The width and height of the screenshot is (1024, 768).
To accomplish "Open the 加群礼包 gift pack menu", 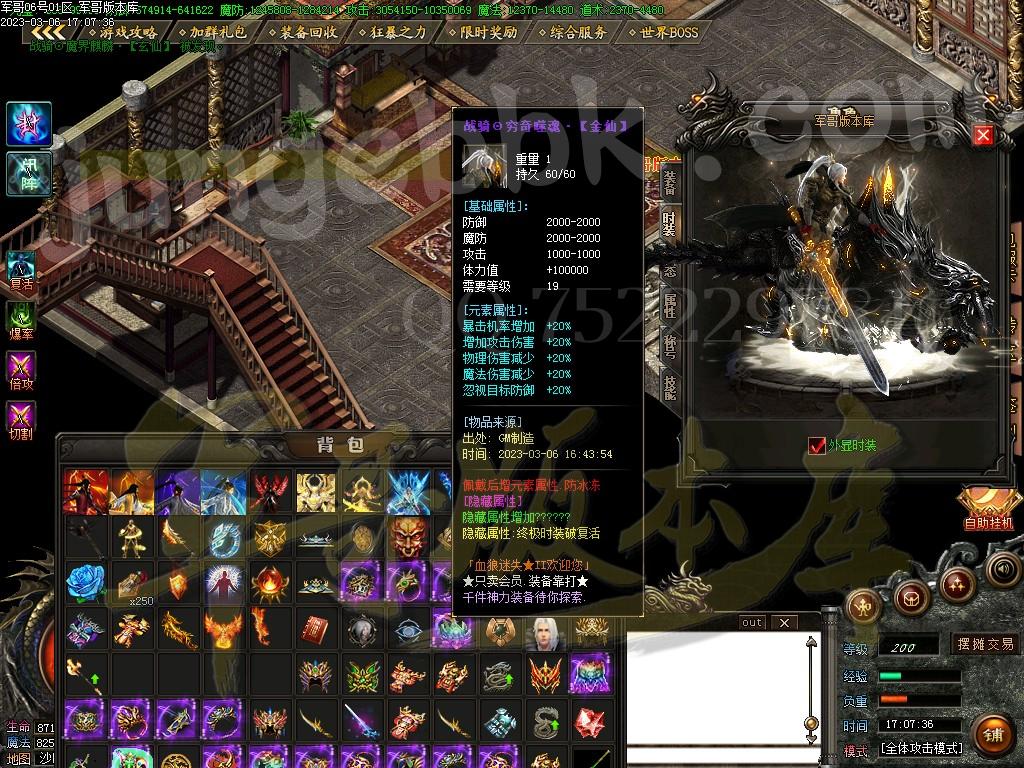I will [x=211, y=32].
